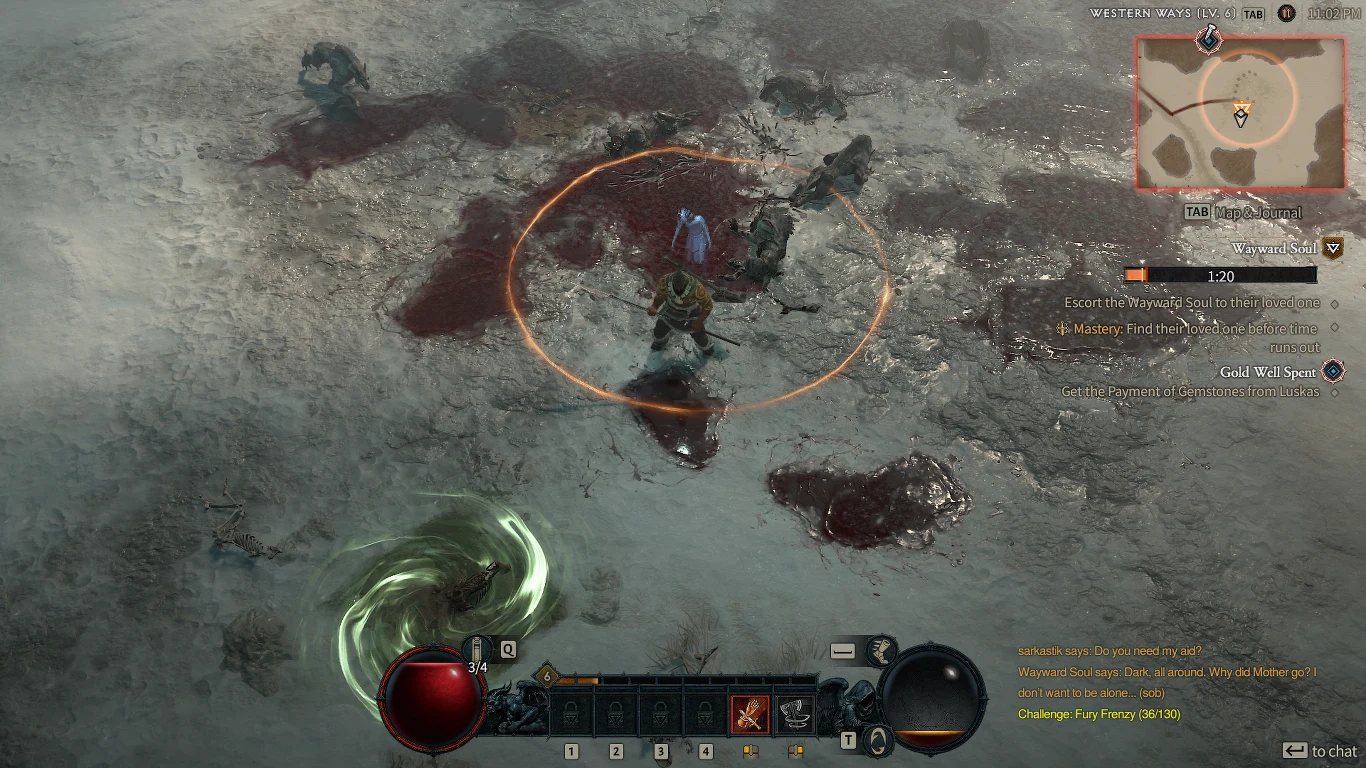
Task: Click the diamond next to the Mastery objective
Action: [1334, 328]
